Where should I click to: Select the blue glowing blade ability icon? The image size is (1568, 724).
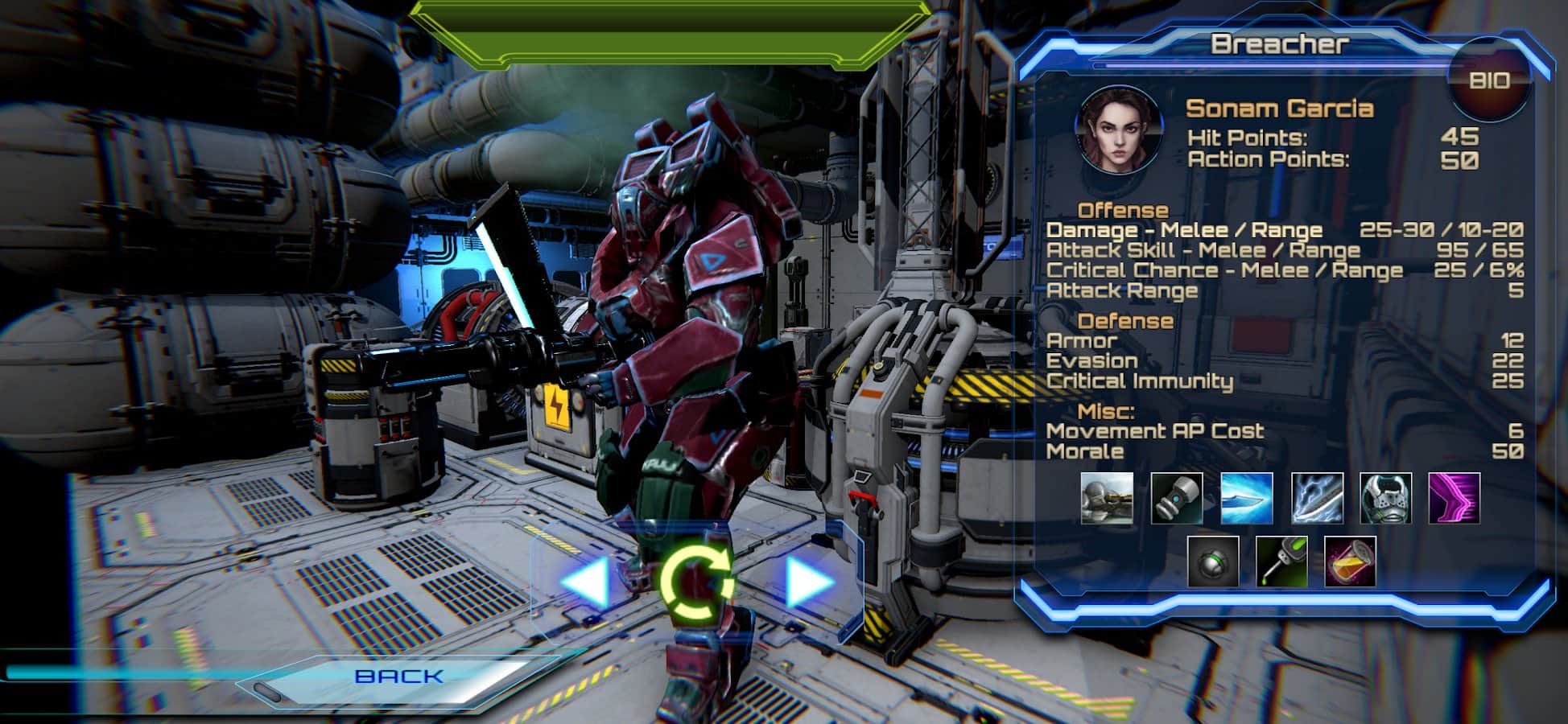(1247, 499)
